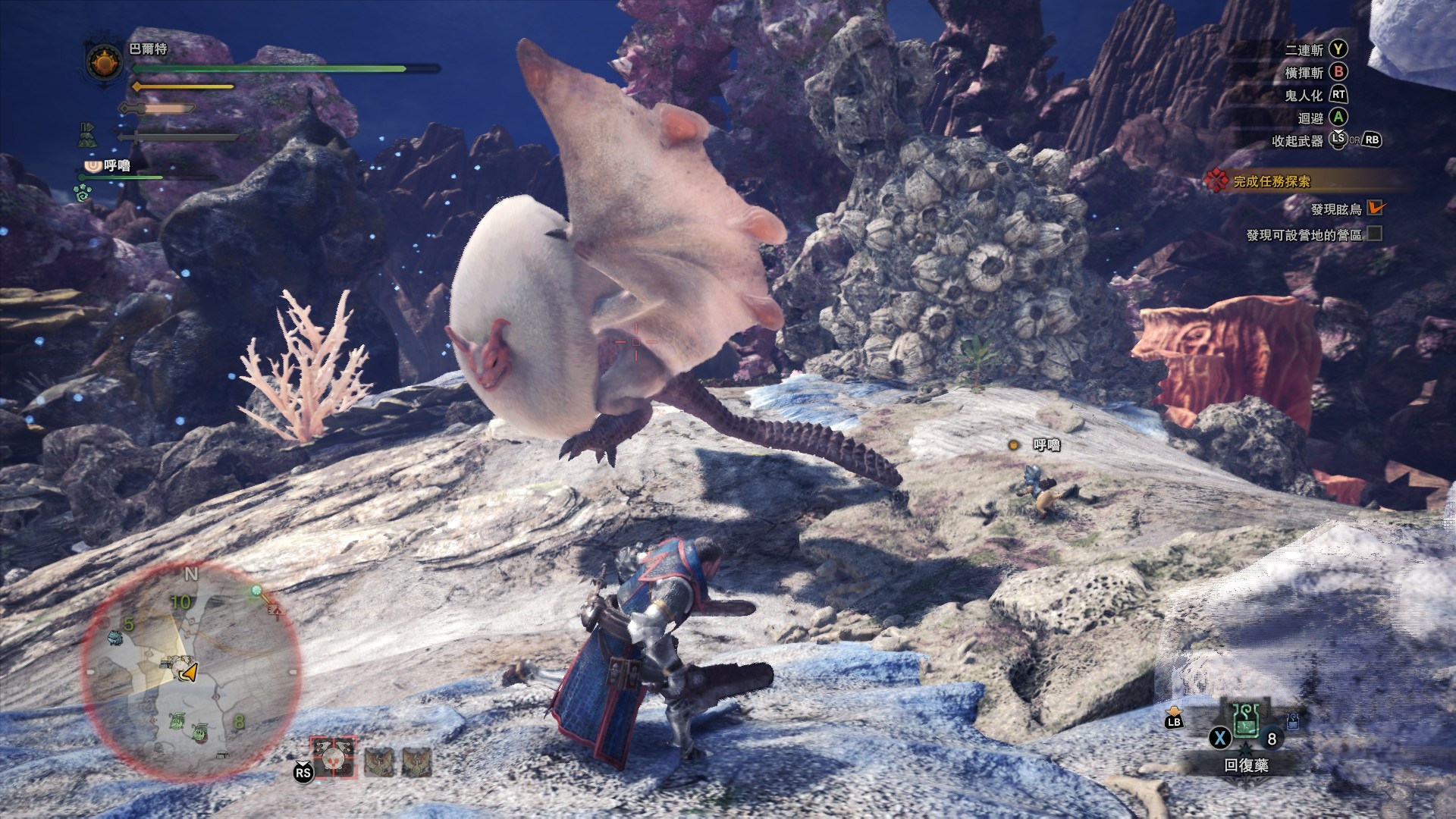Select the 回復藥 potion item slot

tap(1245, 721)
